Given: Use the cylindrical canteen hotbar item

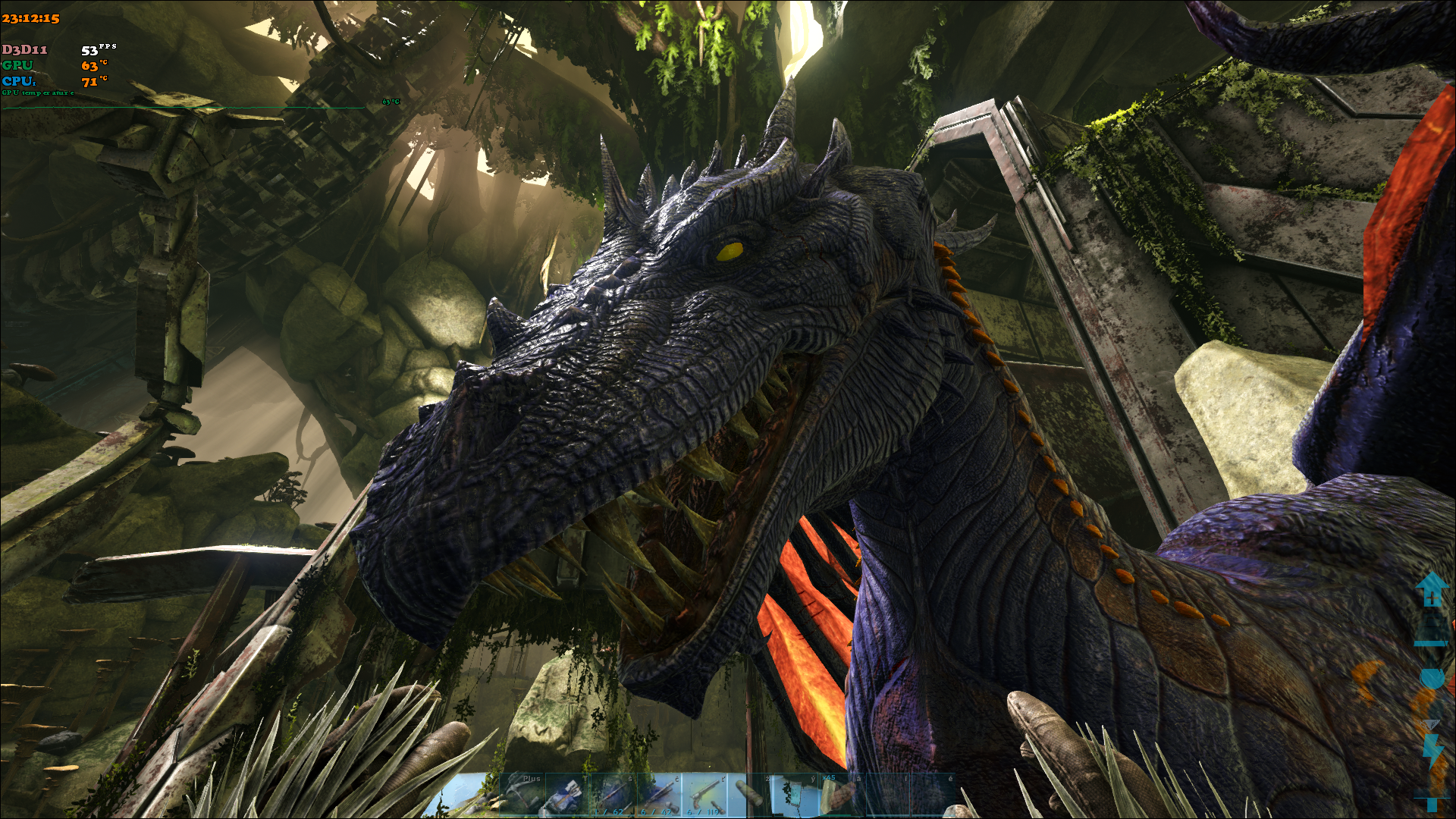Looking at the screenshot, I should [750, 795].
